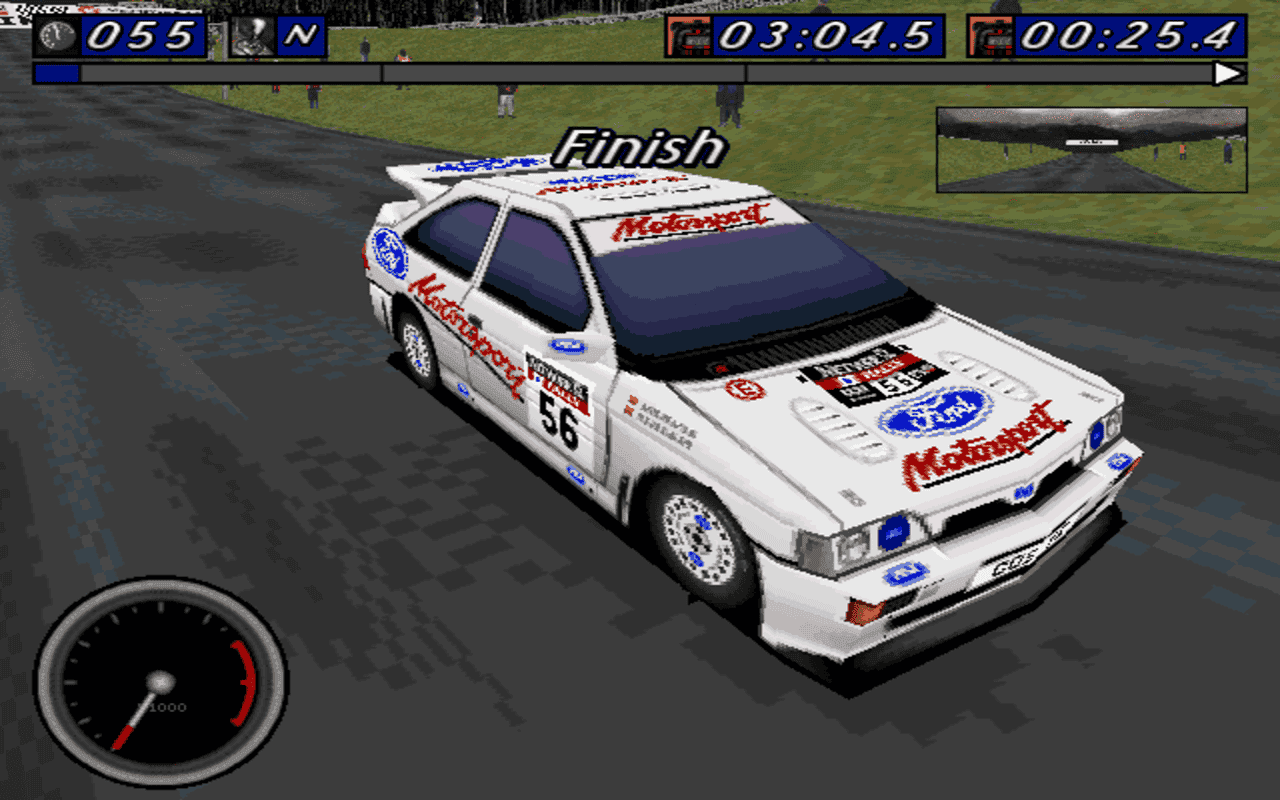The image size is (1280, 800).
Task: Click the Finish banner text
Action: (x=640, y=148)
